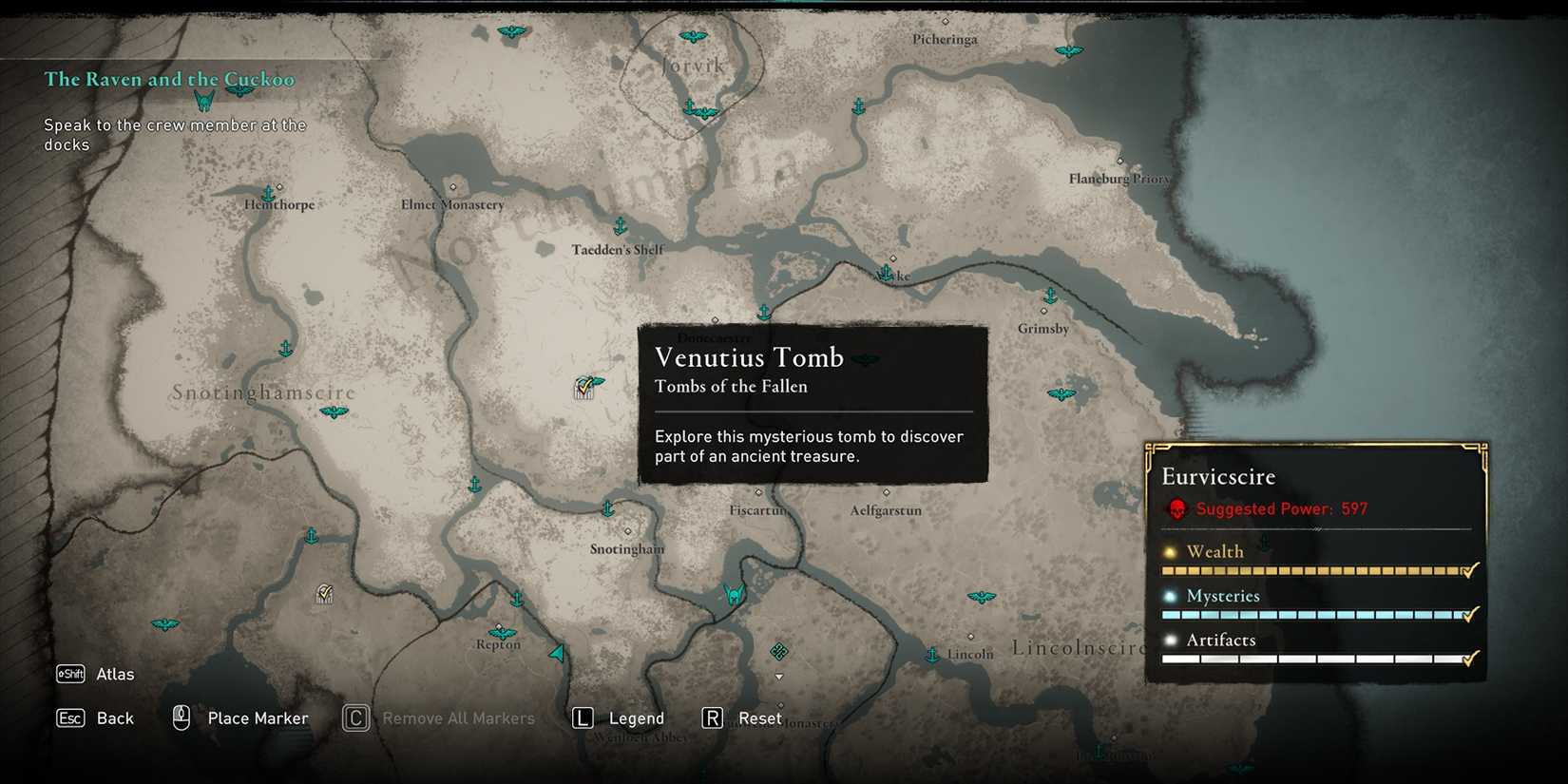Select the anchor dock icon near Grimsby
The width and height of the screenshot is (1568, 784).
1049,296
